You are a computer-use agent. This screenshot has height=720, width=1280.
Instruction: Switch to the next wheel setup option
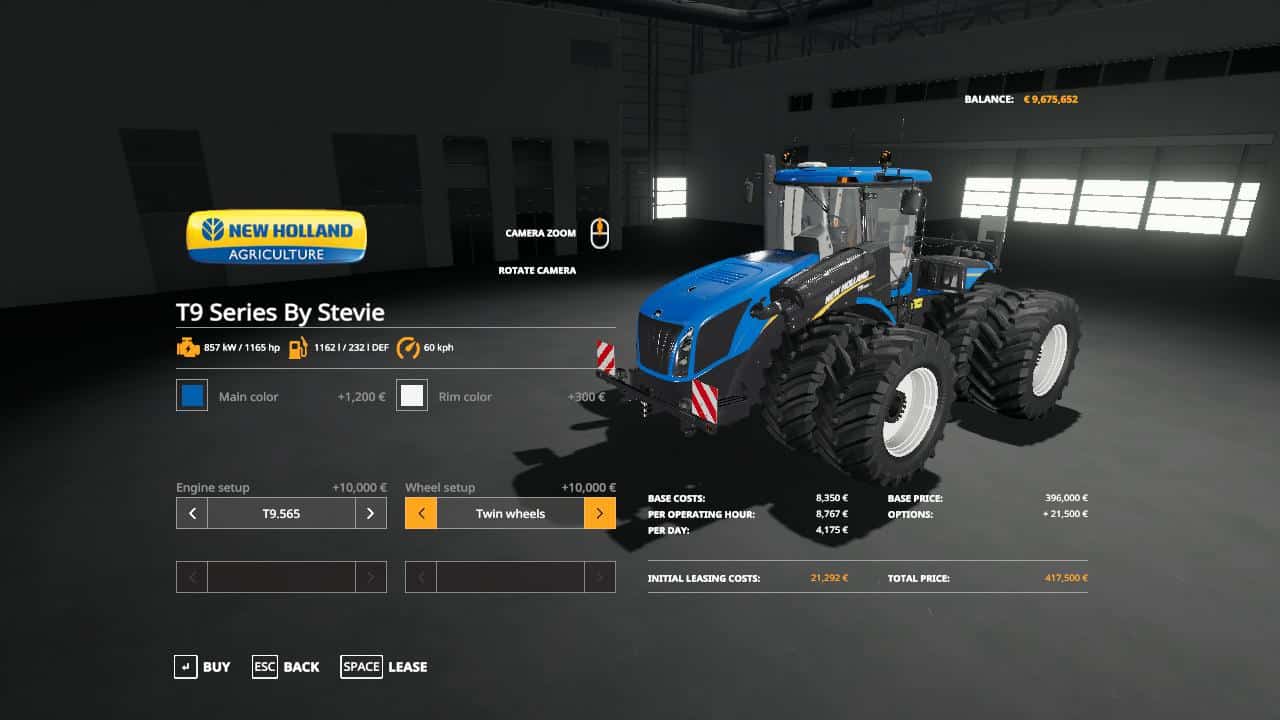click(x=599, y=512)
